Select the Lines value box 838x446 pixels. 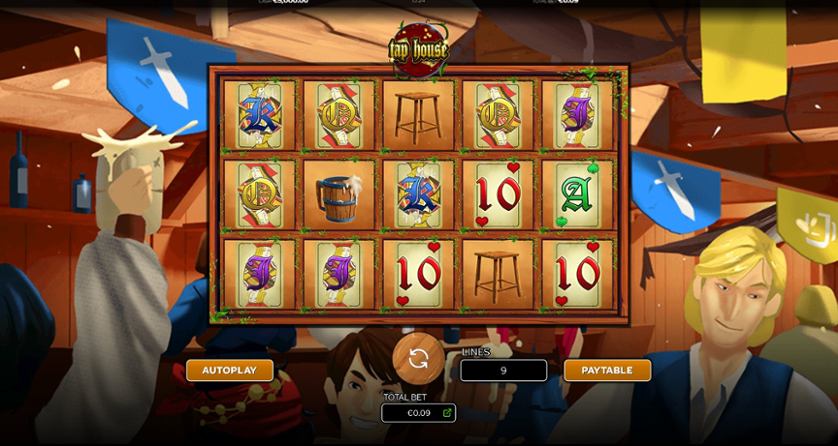[x=503, y=370]
